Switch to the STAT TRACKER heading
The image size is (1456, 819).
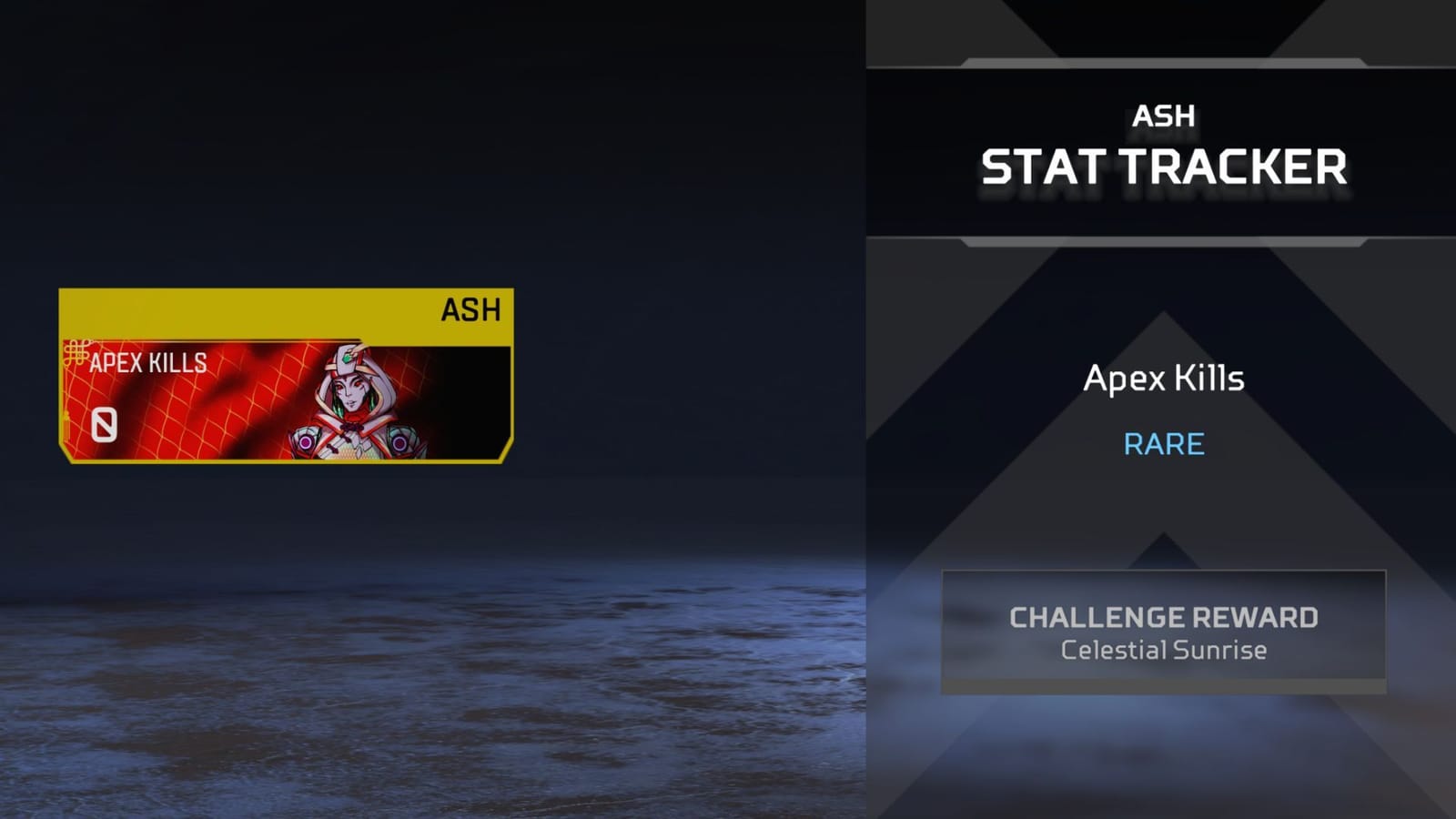click(x=1163, y=167)
